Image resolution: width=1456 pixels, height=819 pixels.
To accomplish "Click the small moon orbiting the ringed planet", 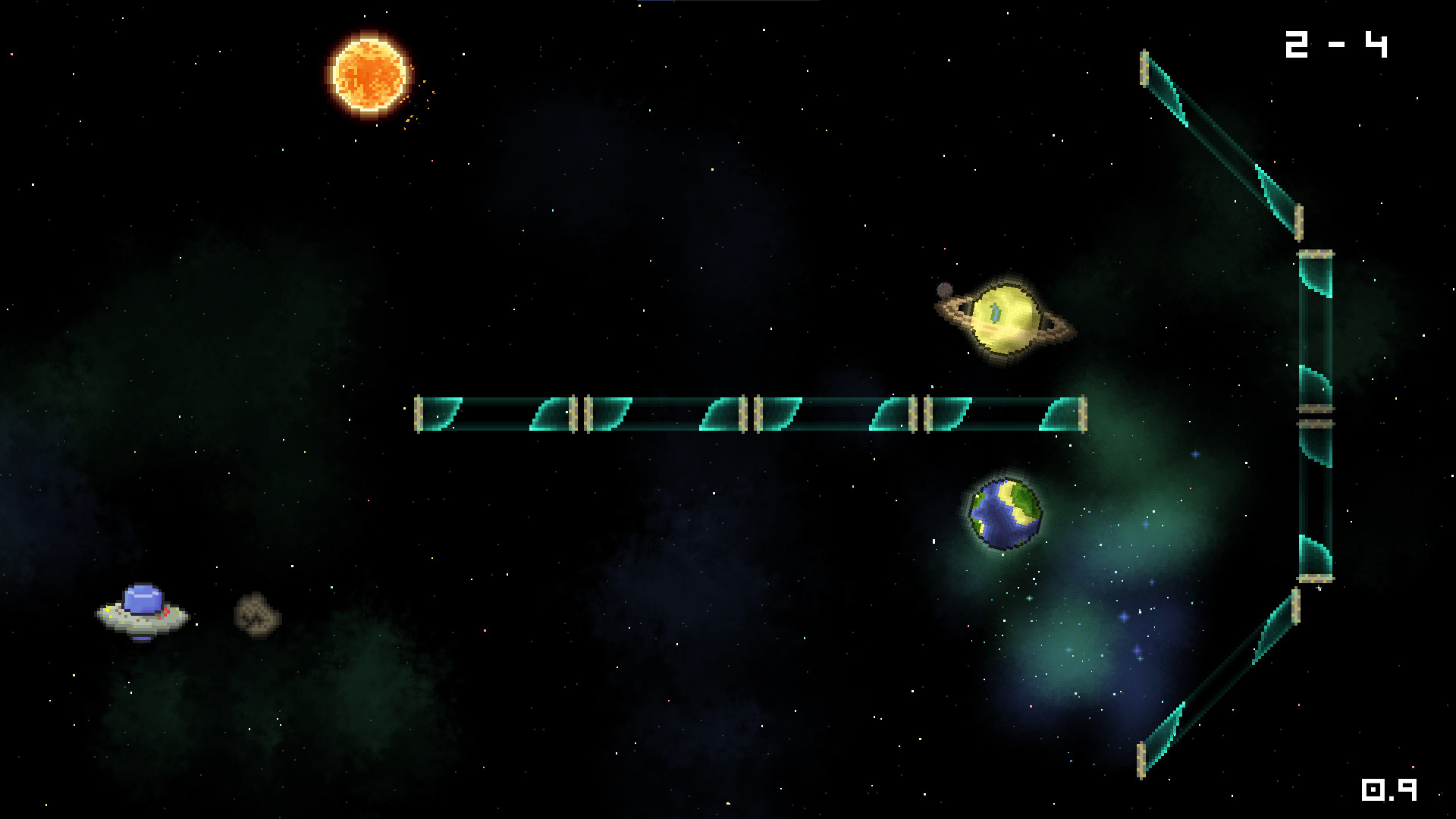I will tap(943, 290).
